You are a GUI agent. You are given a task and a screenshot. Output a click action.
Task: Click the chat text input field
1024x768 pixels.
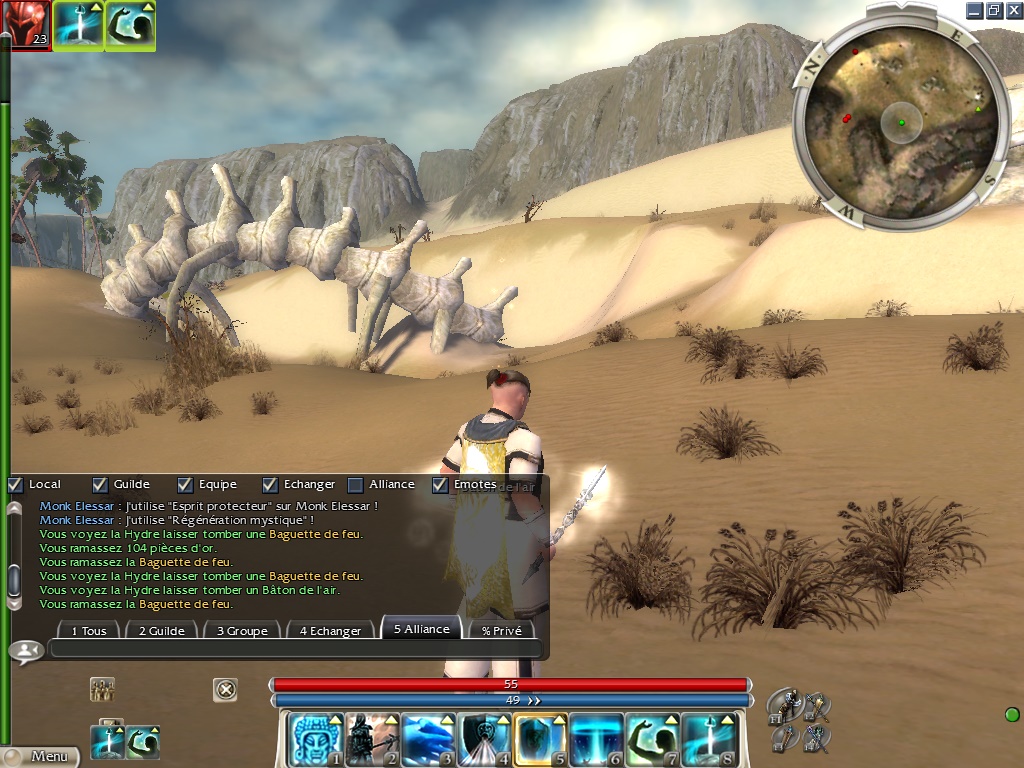point(295,650)
